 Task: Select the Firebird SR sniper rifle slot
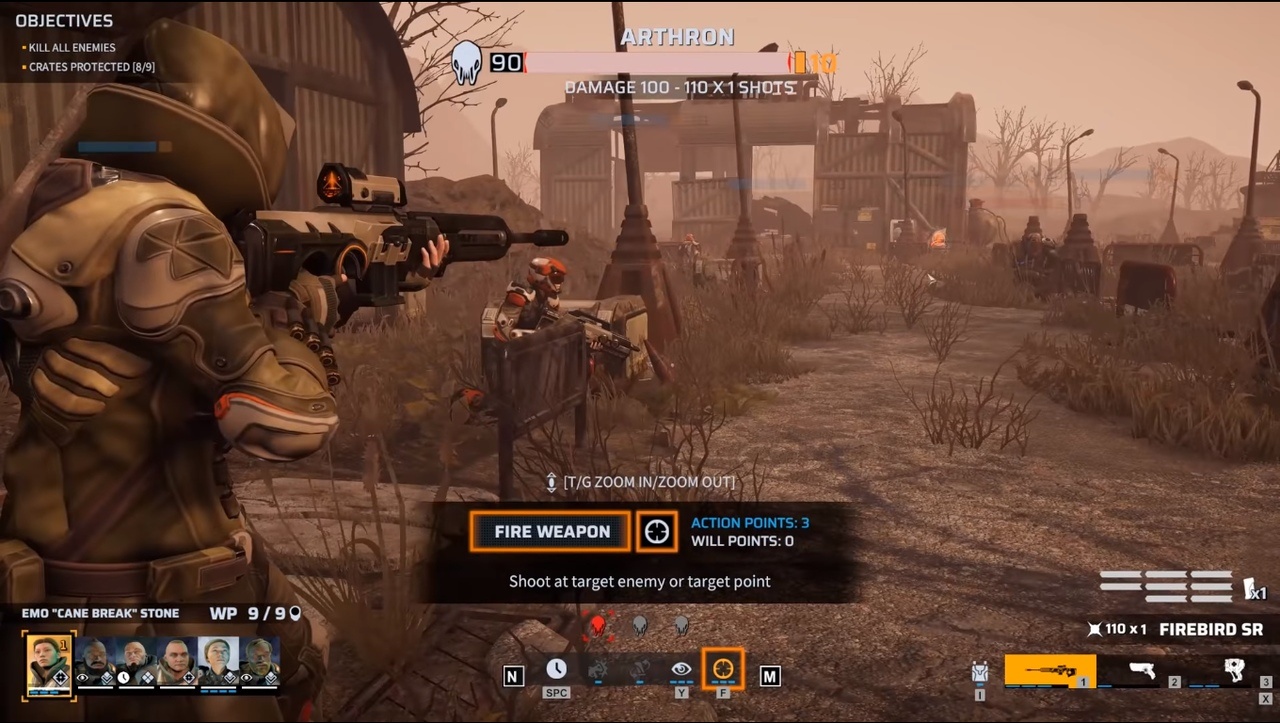point(1049,671)
